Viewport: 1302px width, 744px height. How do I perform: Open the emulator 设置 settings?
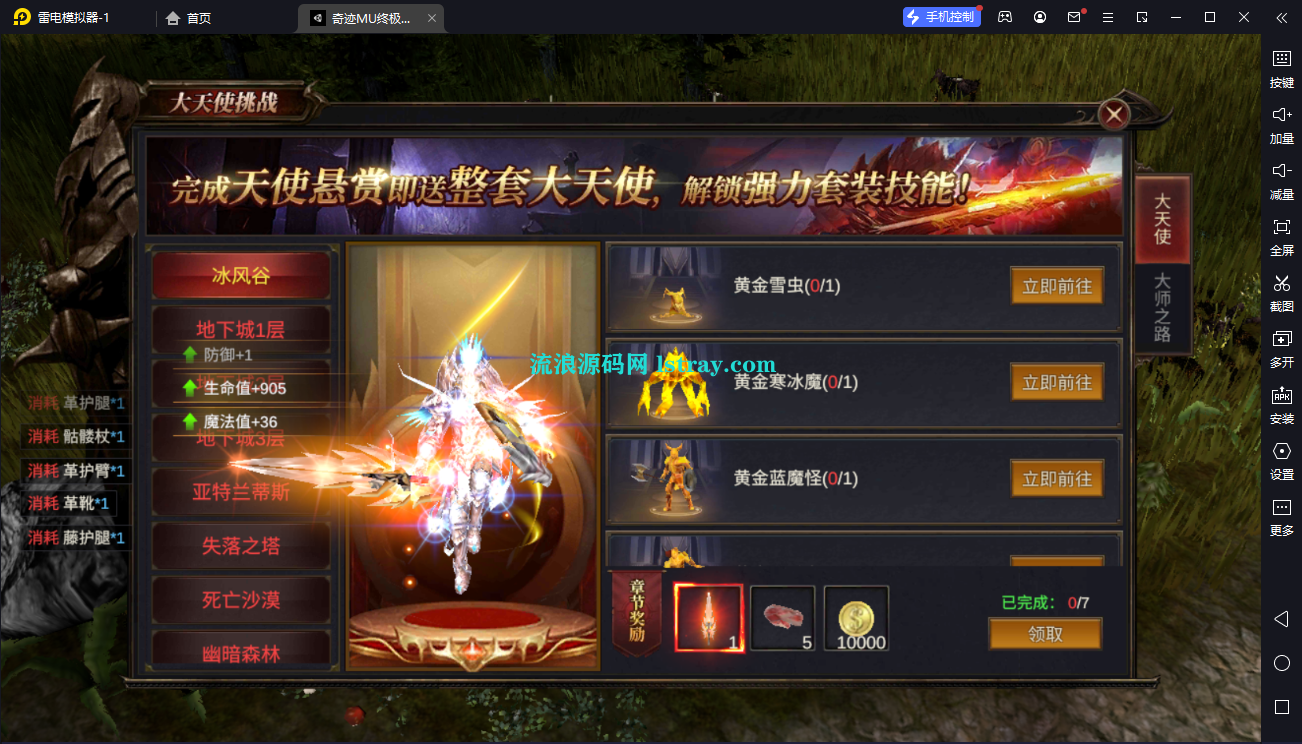click(x=1281, y=460)
